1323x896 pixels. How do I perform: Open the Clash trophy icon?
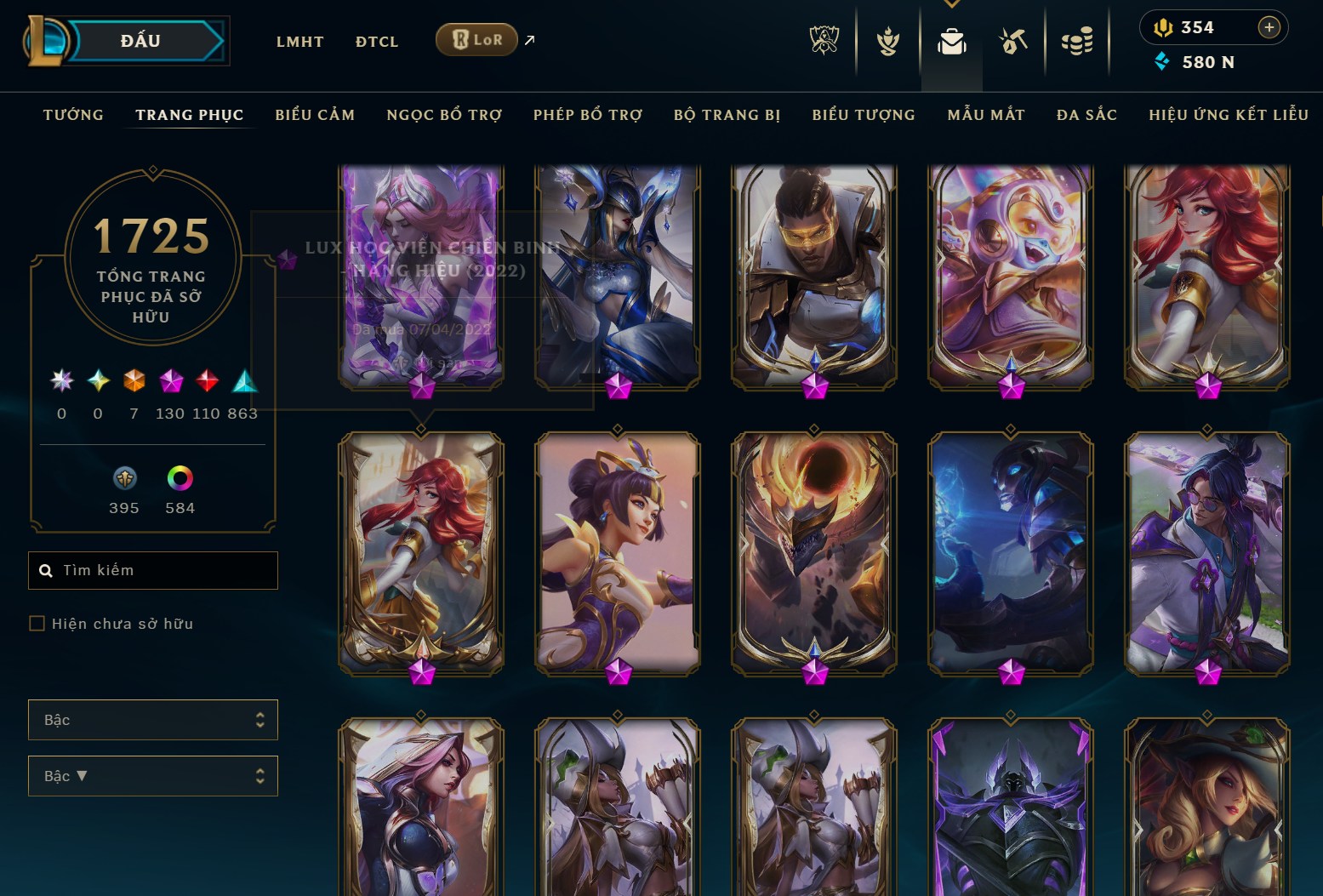pyautogui.click(x=887, y=41)
